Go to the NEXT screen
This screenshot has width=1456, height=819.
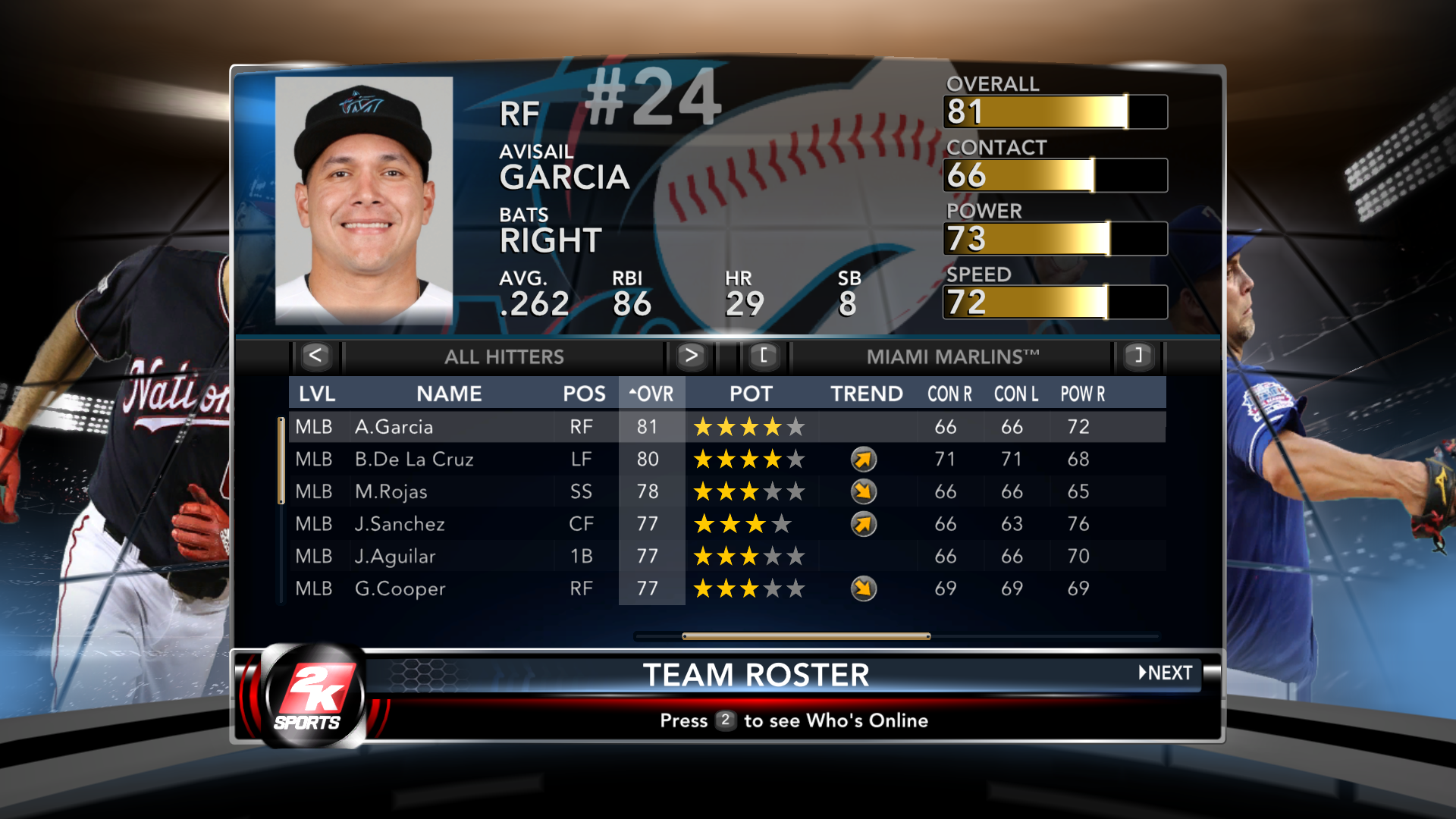(x=1166, y=673)
